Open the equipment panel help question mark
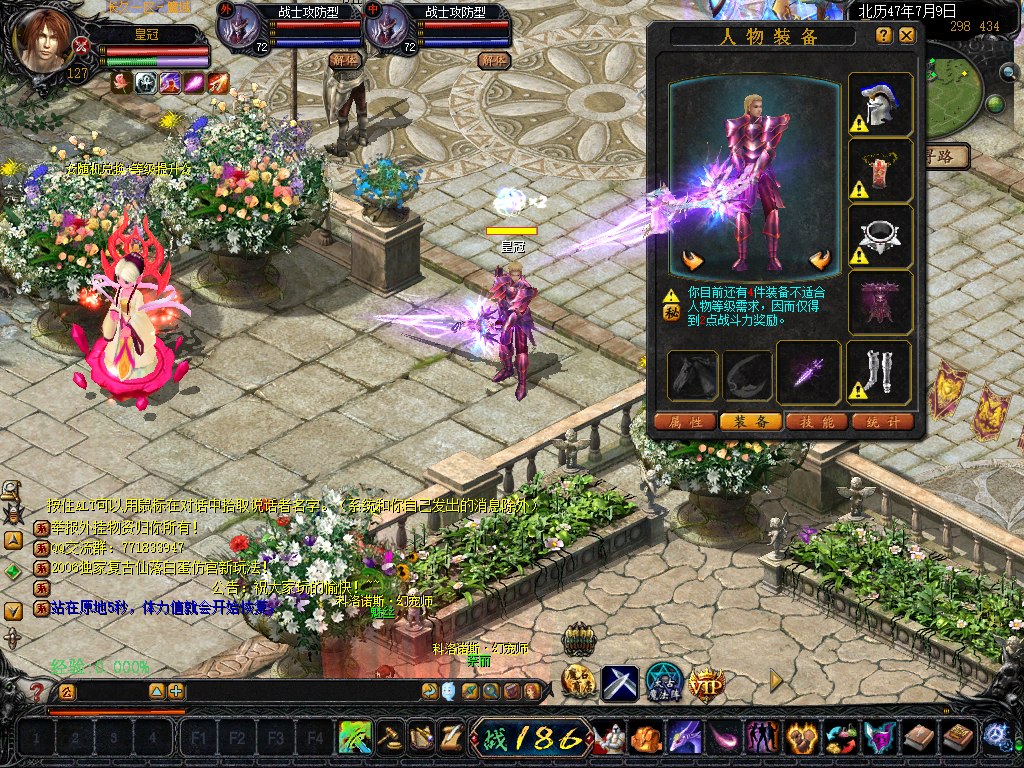The image size is (1024, 768). point(883,35)
